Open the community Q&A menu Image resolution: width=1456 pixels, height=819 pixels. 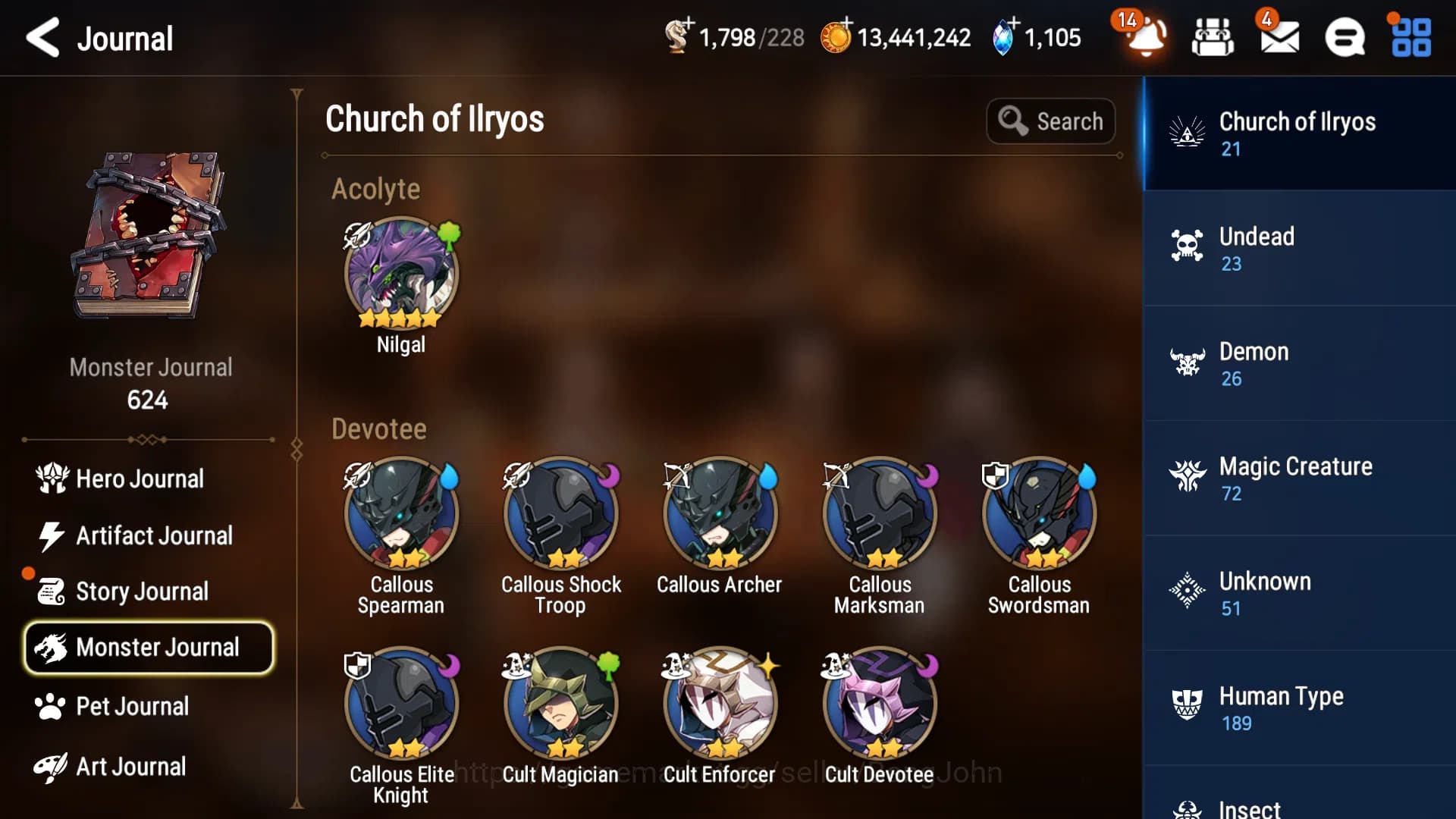pyautogui.click(x=1346, y=37)
